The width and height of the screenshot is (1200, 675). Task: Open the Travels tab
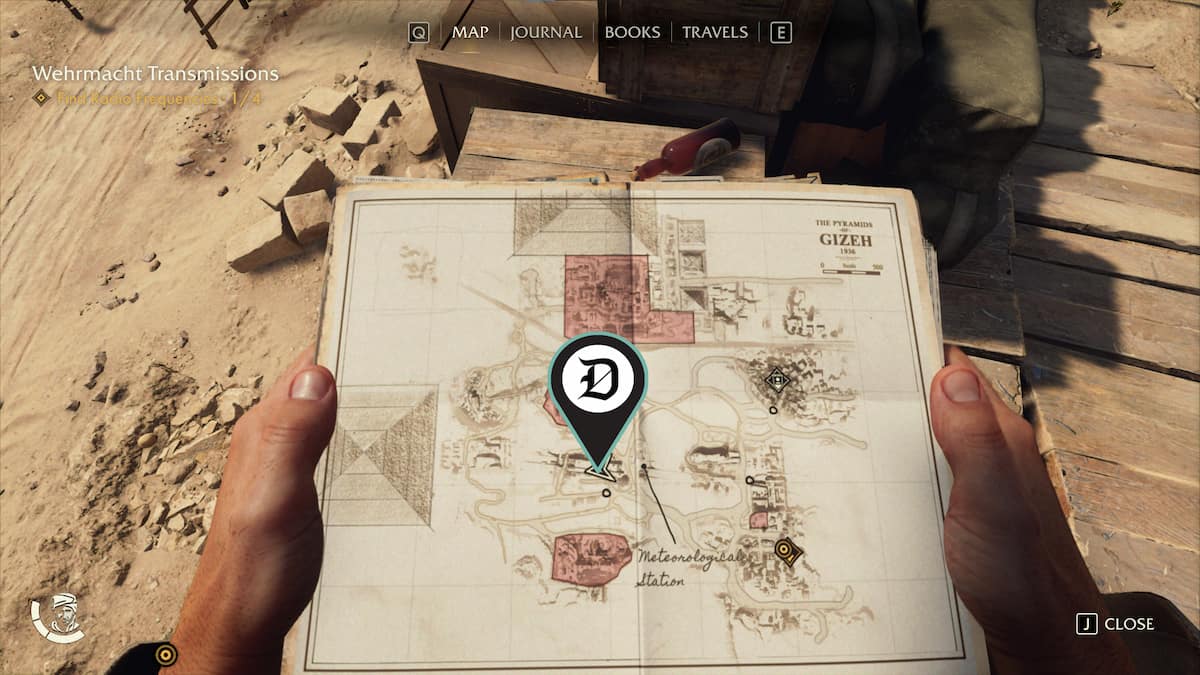714,32
